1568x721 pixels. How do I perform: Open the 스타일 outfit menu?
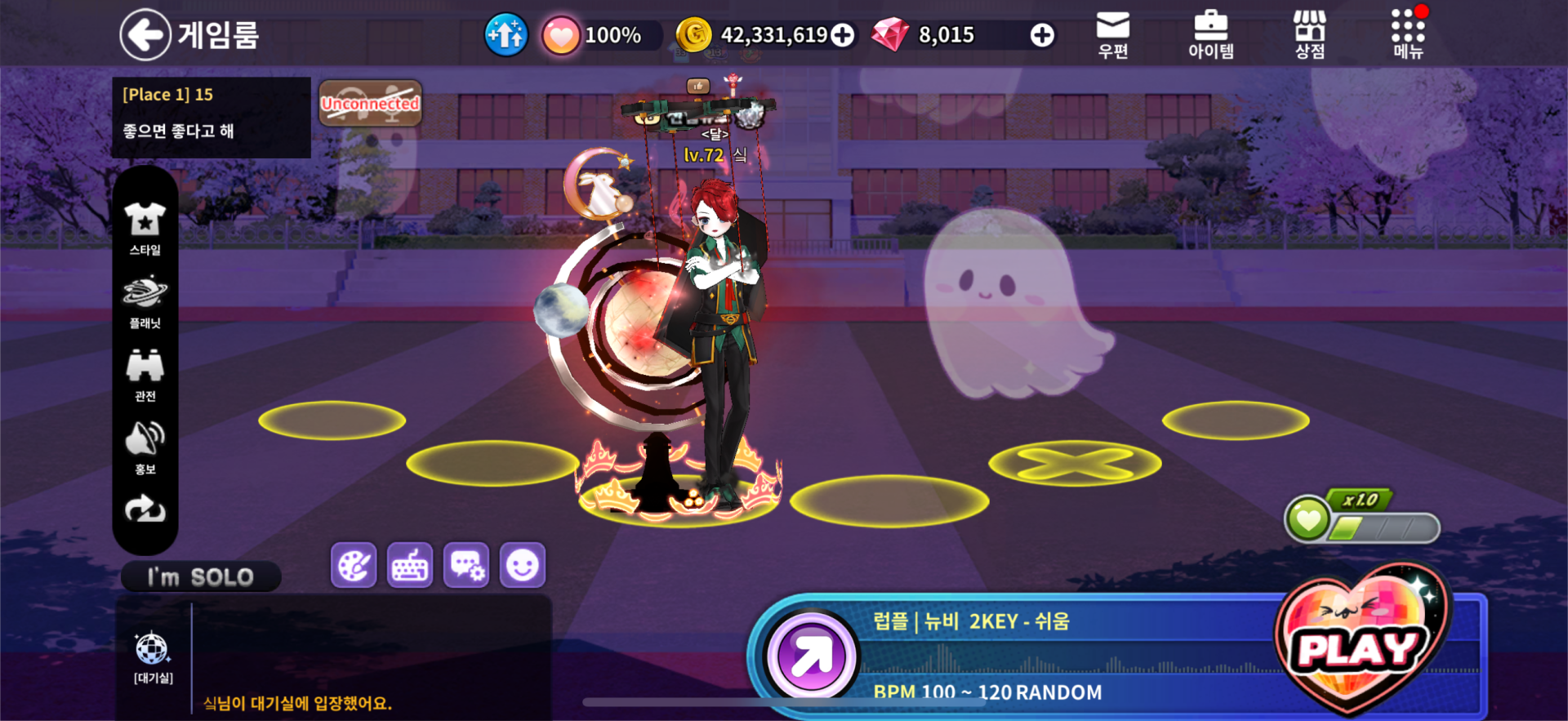[145, 229]
